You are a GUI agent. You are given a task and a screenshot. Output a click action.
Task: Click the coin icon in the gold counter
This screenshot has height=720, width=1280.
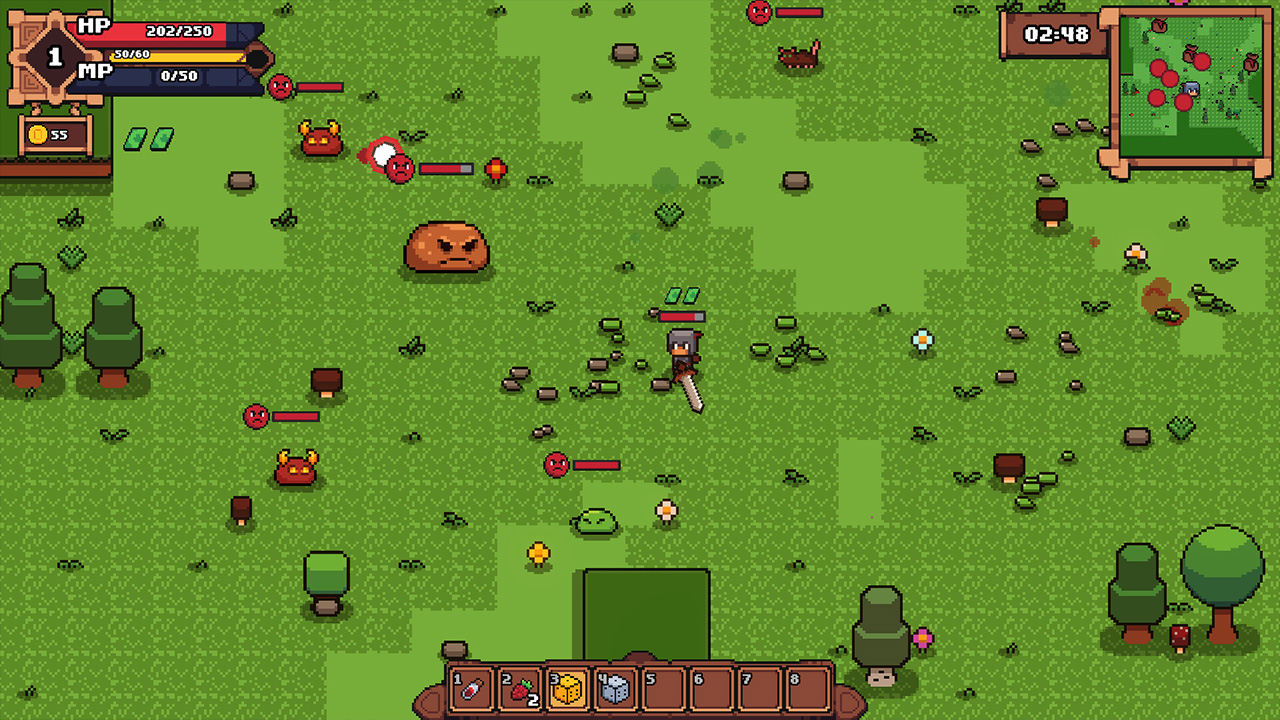(x=36, y=133)
